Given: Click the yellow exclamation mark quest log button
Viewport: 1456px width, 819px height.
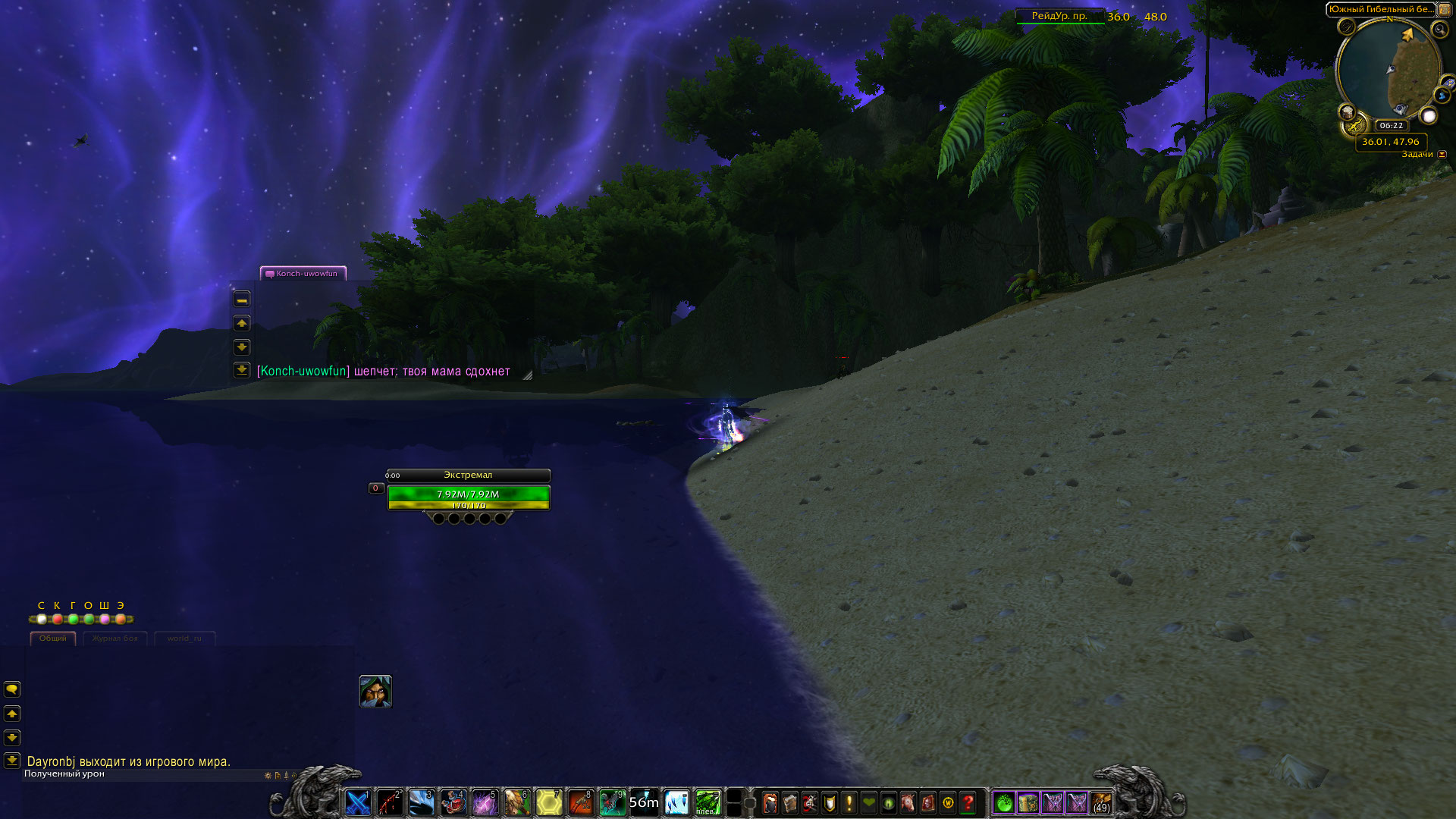Looking at the screenshot, I should 849,802.
